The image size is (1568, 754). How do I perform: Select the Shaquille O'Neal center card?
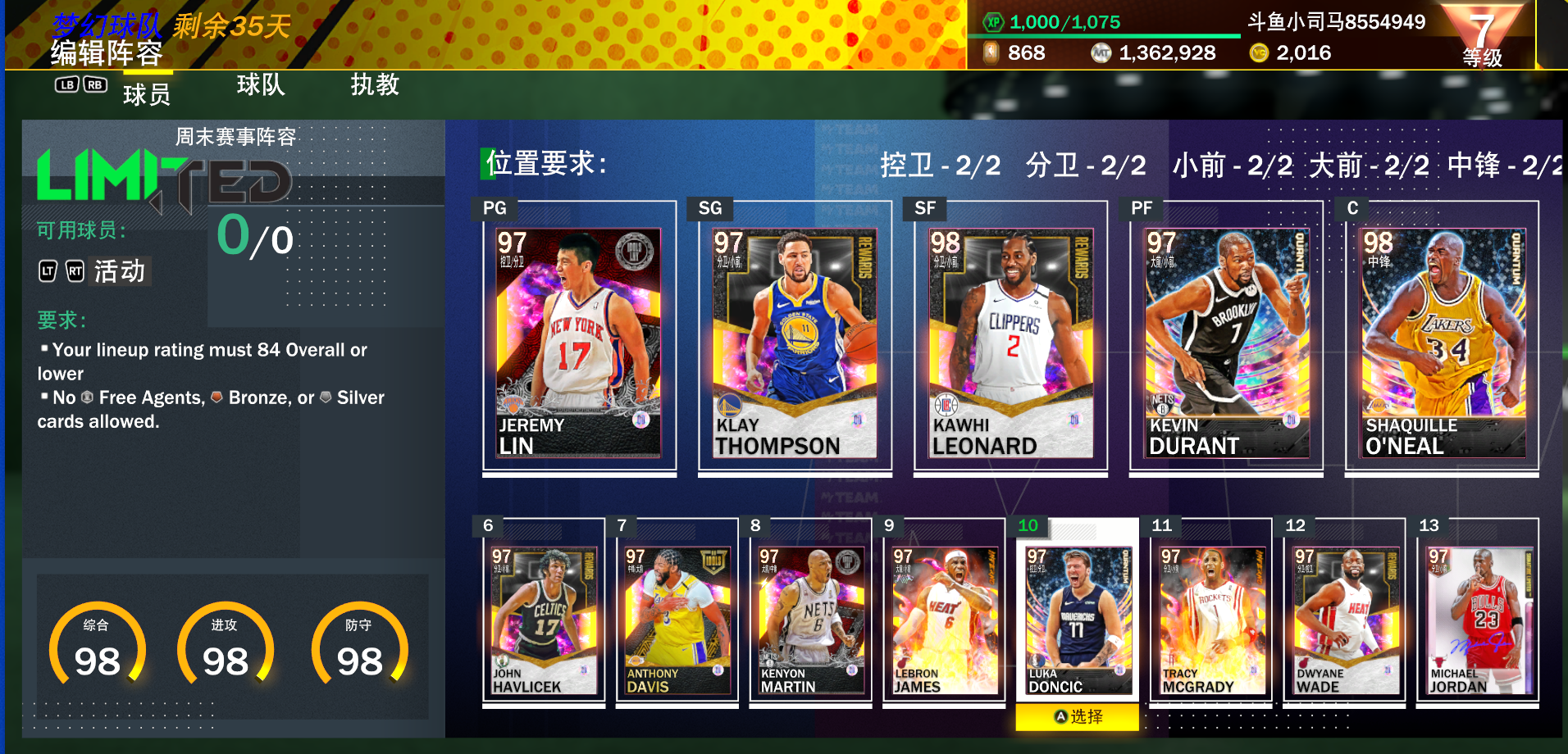[x=1441, y=344]
